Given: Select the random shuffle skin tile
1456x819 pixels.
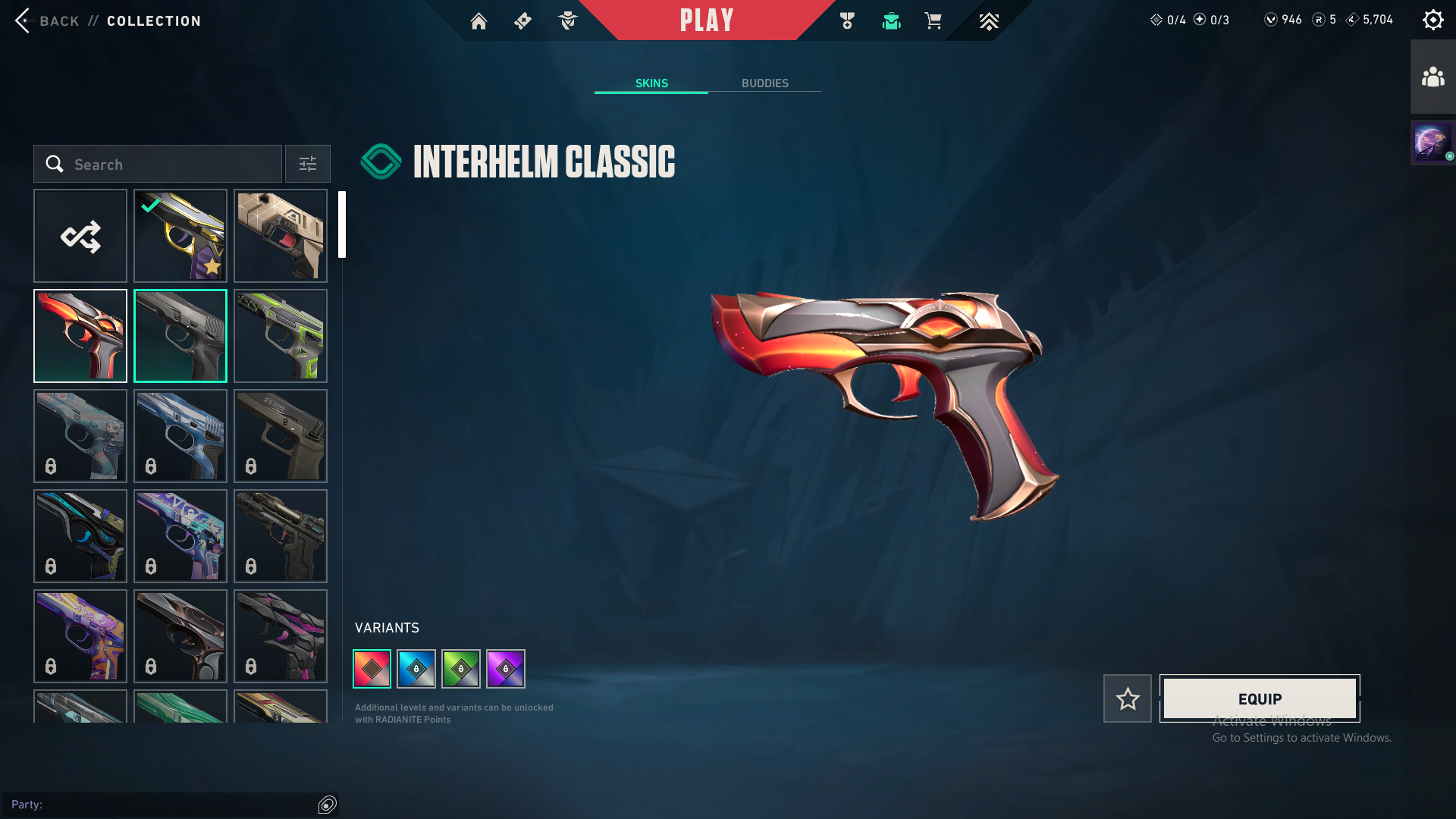Looking at the screenshot, I should [x=80, y=236].
